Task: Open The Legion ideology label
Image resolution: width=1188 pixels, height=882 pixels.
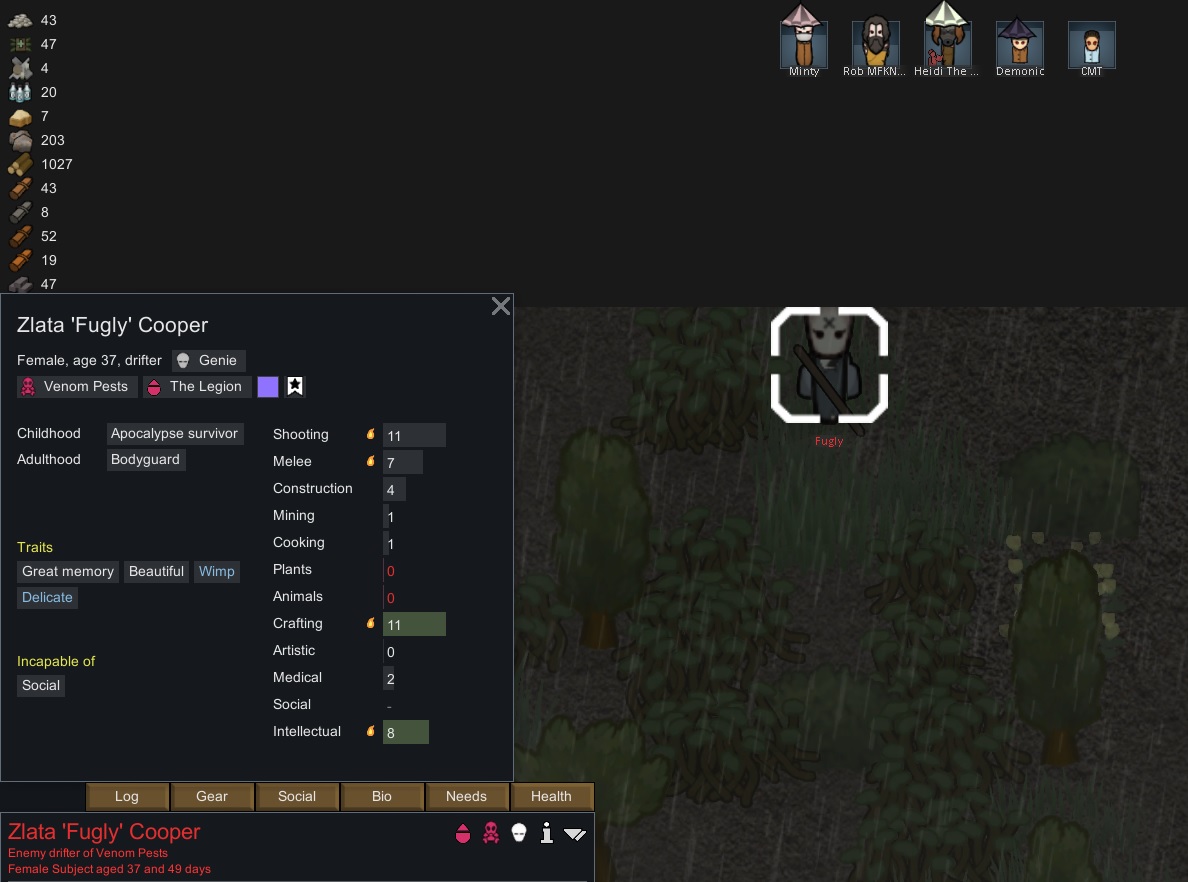Action: (196, 386)
